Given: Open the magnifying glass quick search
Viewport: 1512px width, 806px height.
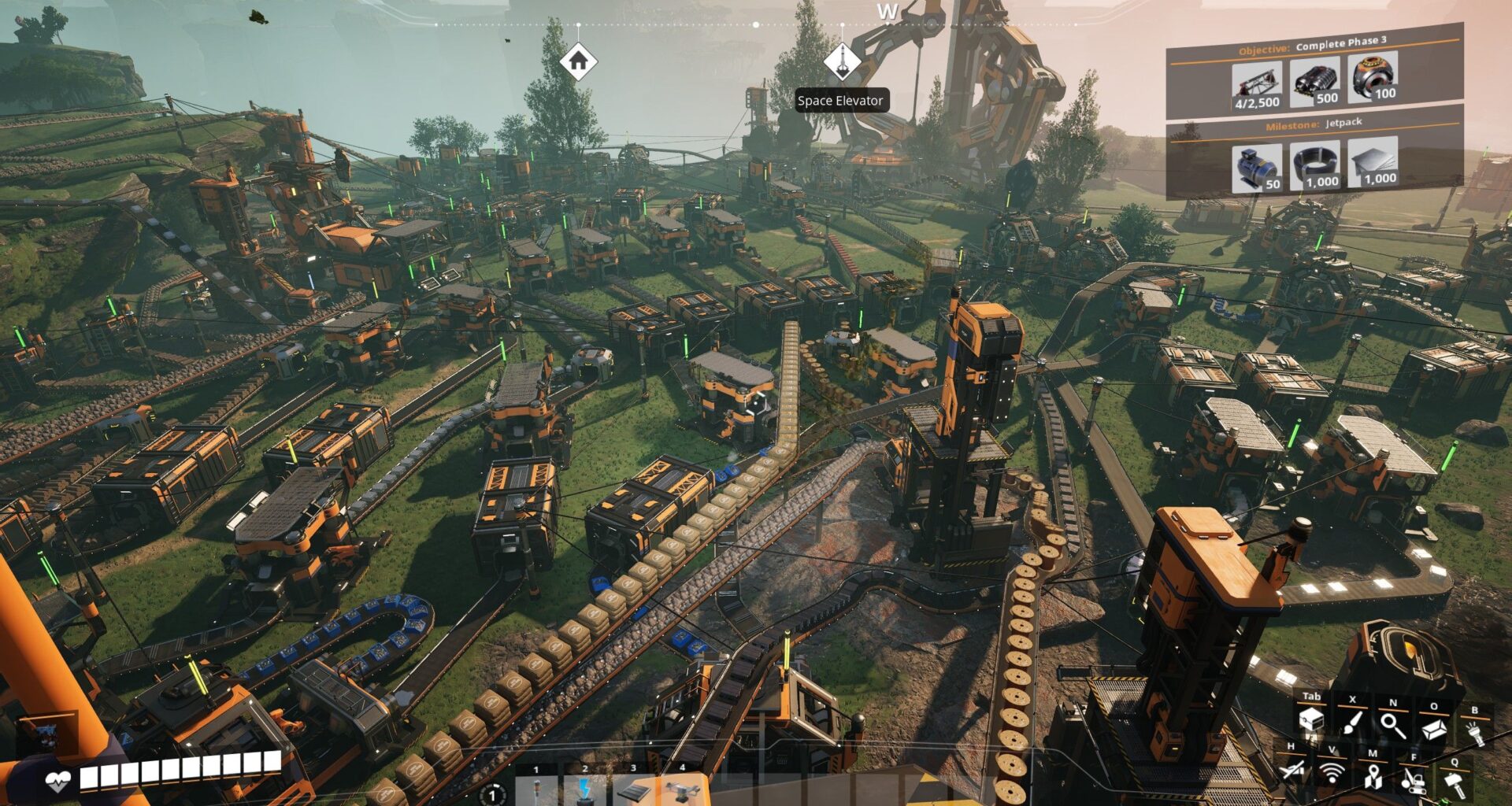Looking at the screenshot, I should pos(1393,724).
